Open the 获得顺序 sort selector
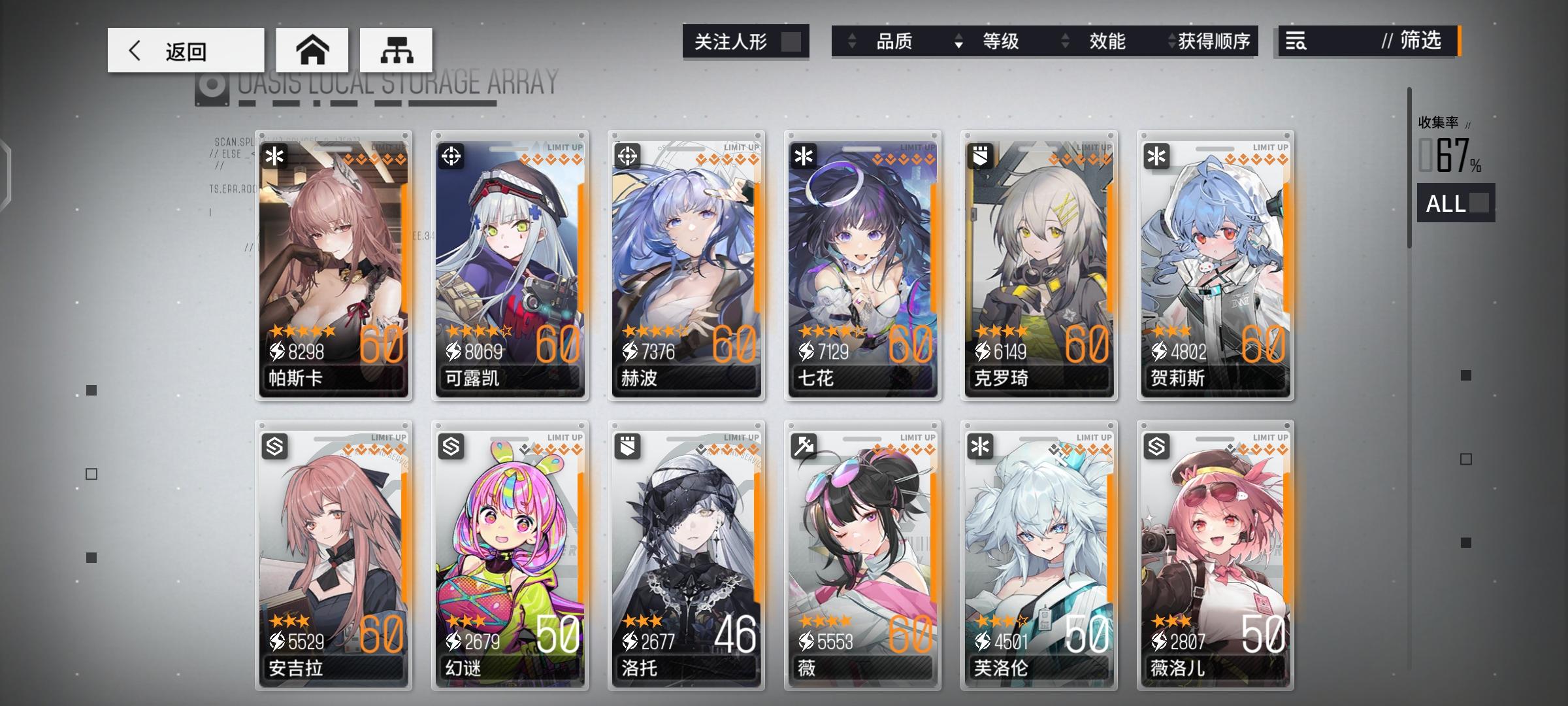 point(1211,41)
